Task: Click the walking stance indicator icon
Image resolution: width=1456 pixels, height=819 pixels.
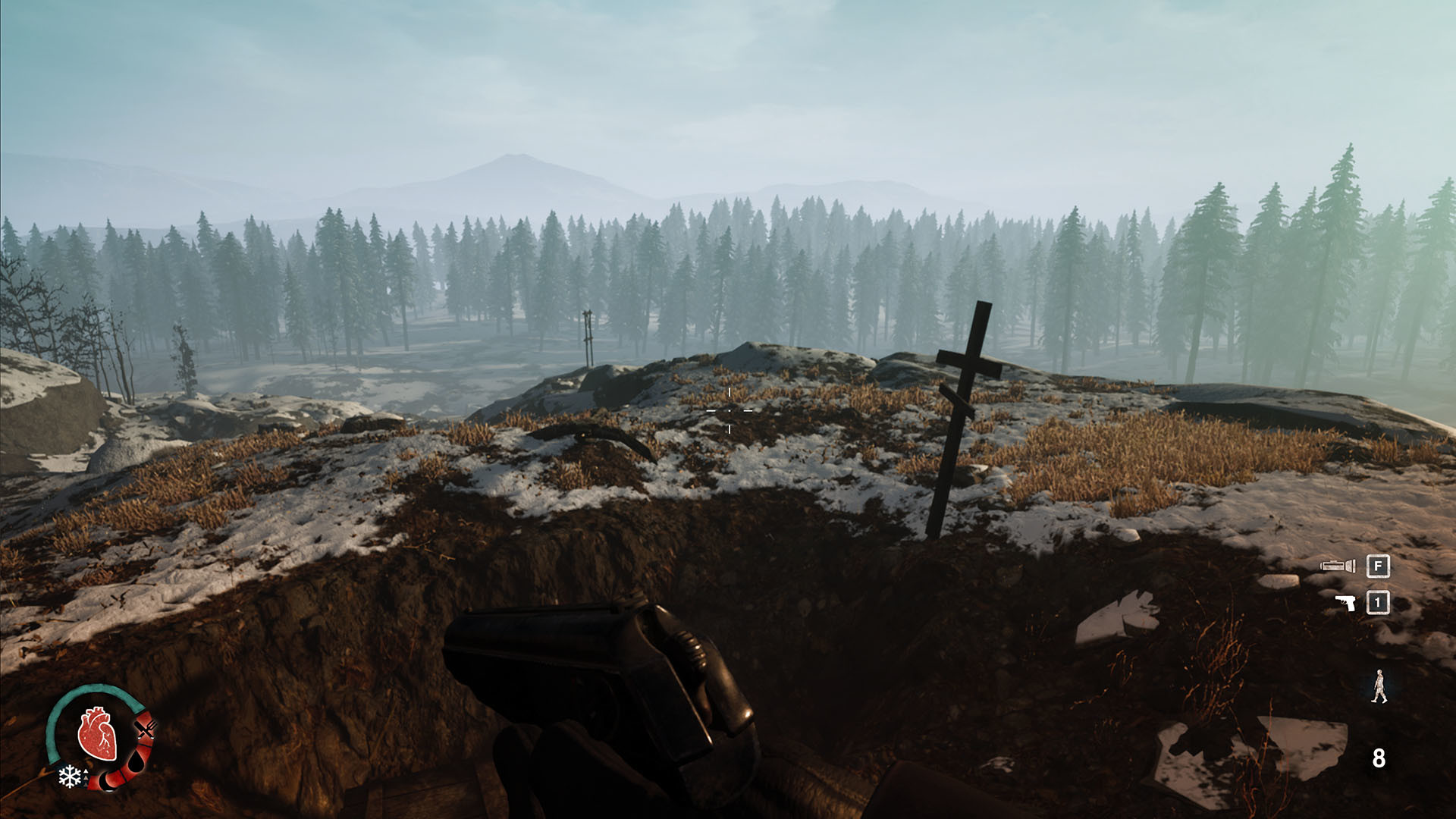Action: [1379, 686]
